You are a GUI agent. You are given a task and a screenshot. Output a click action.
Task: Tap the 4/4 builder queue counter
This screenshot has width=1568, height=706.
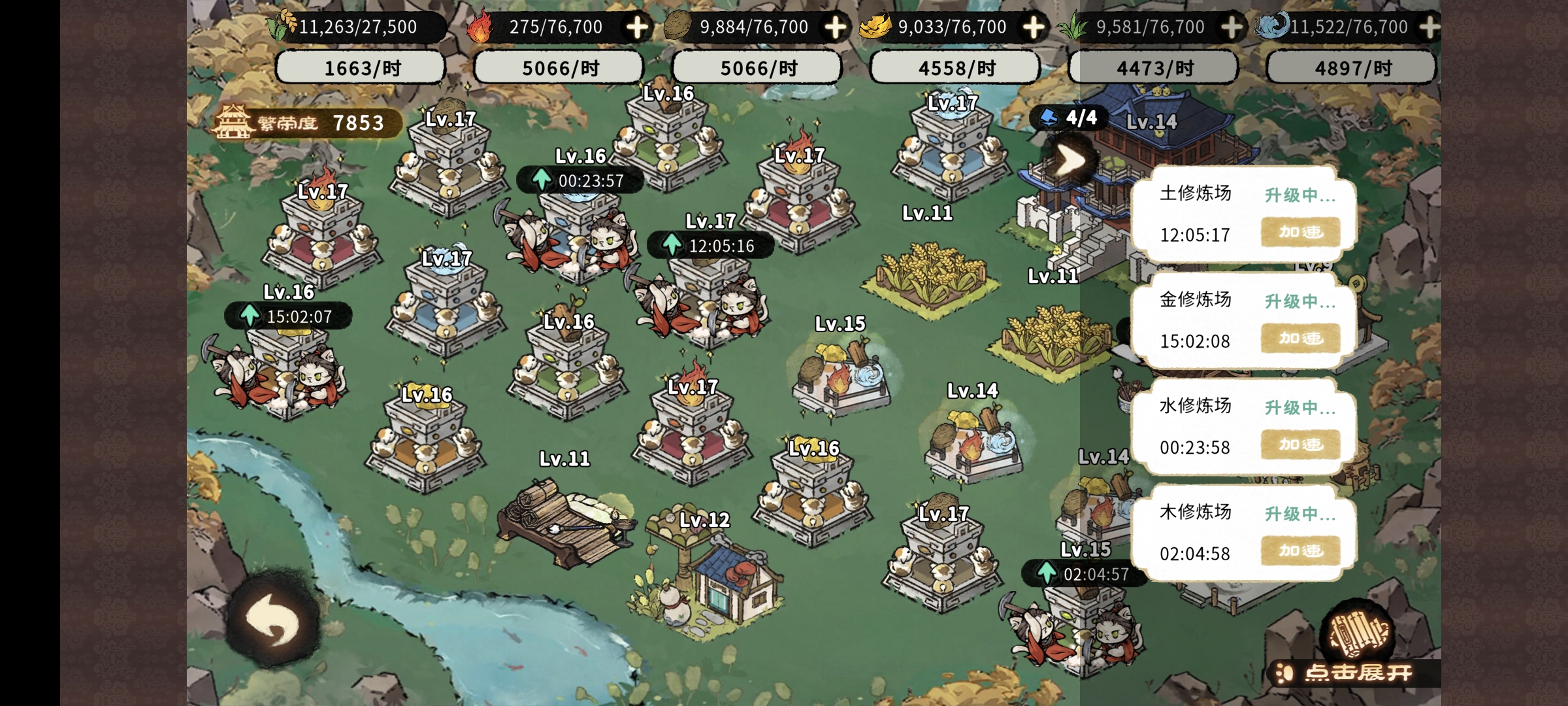point(1070,118)
